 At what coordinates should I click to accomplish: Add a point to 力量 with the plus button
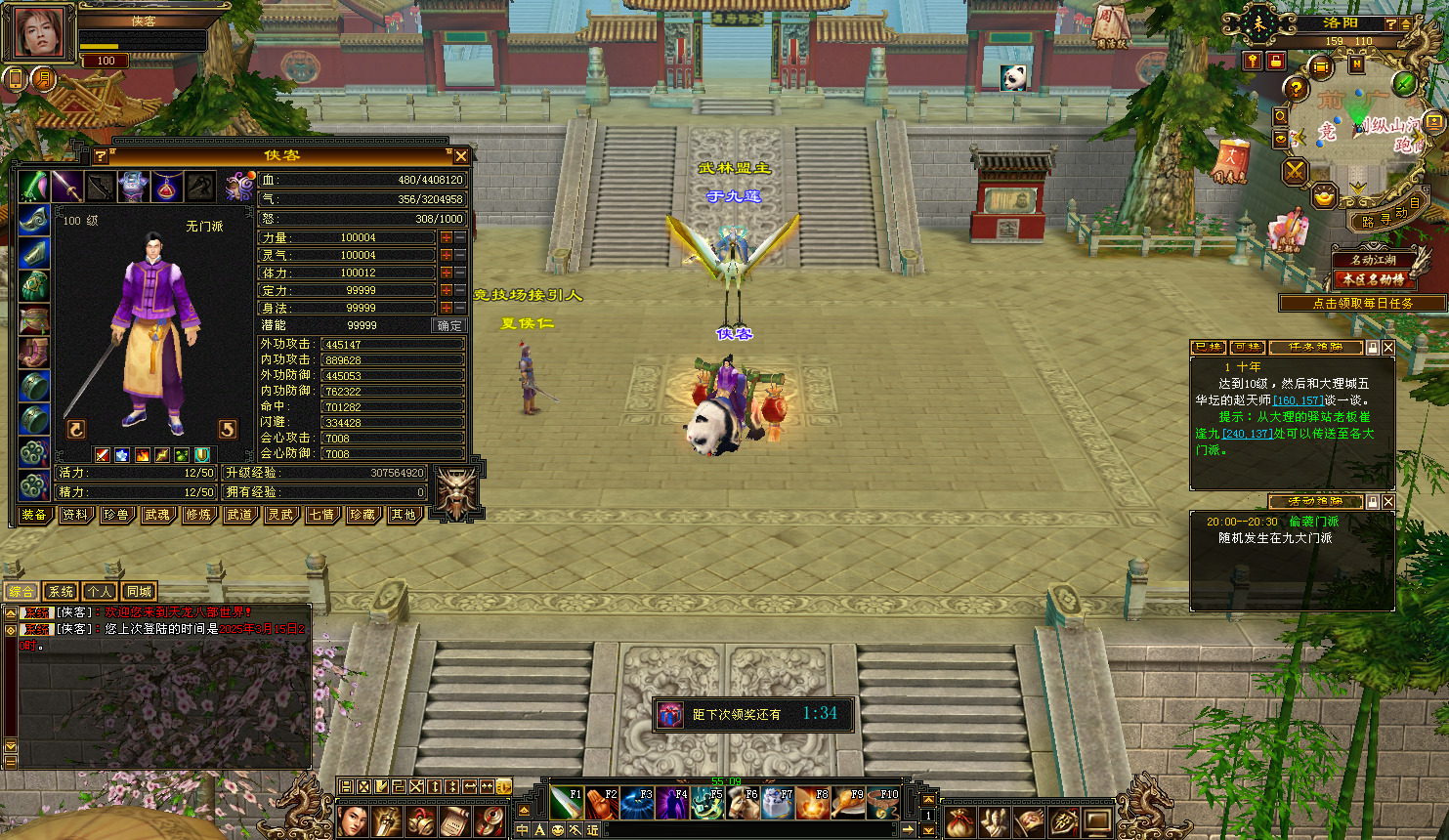[x=447, y=237]
